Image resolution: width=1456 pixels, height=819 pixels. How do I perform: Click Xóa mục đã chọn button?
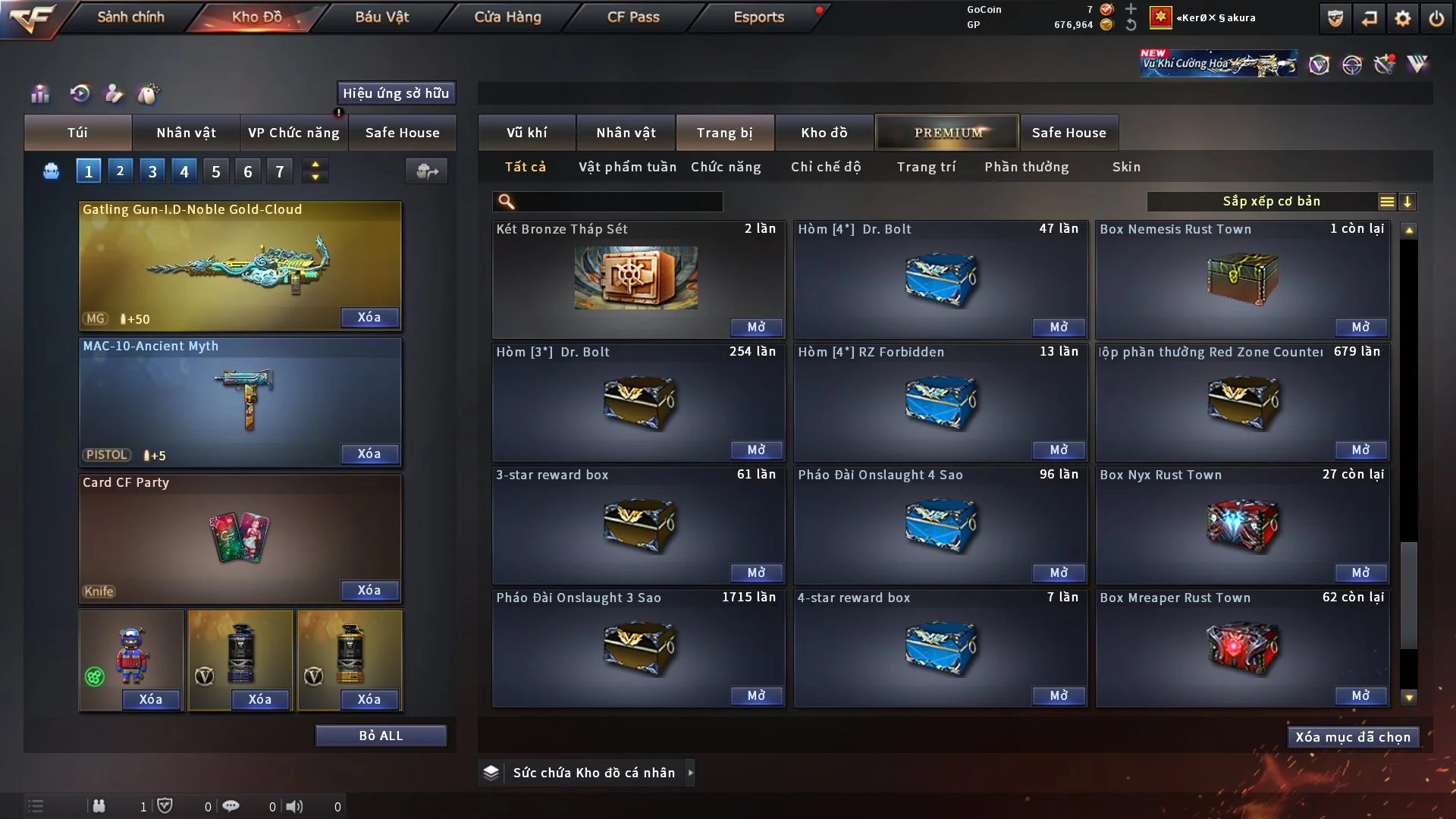[x=1353, y=737]
